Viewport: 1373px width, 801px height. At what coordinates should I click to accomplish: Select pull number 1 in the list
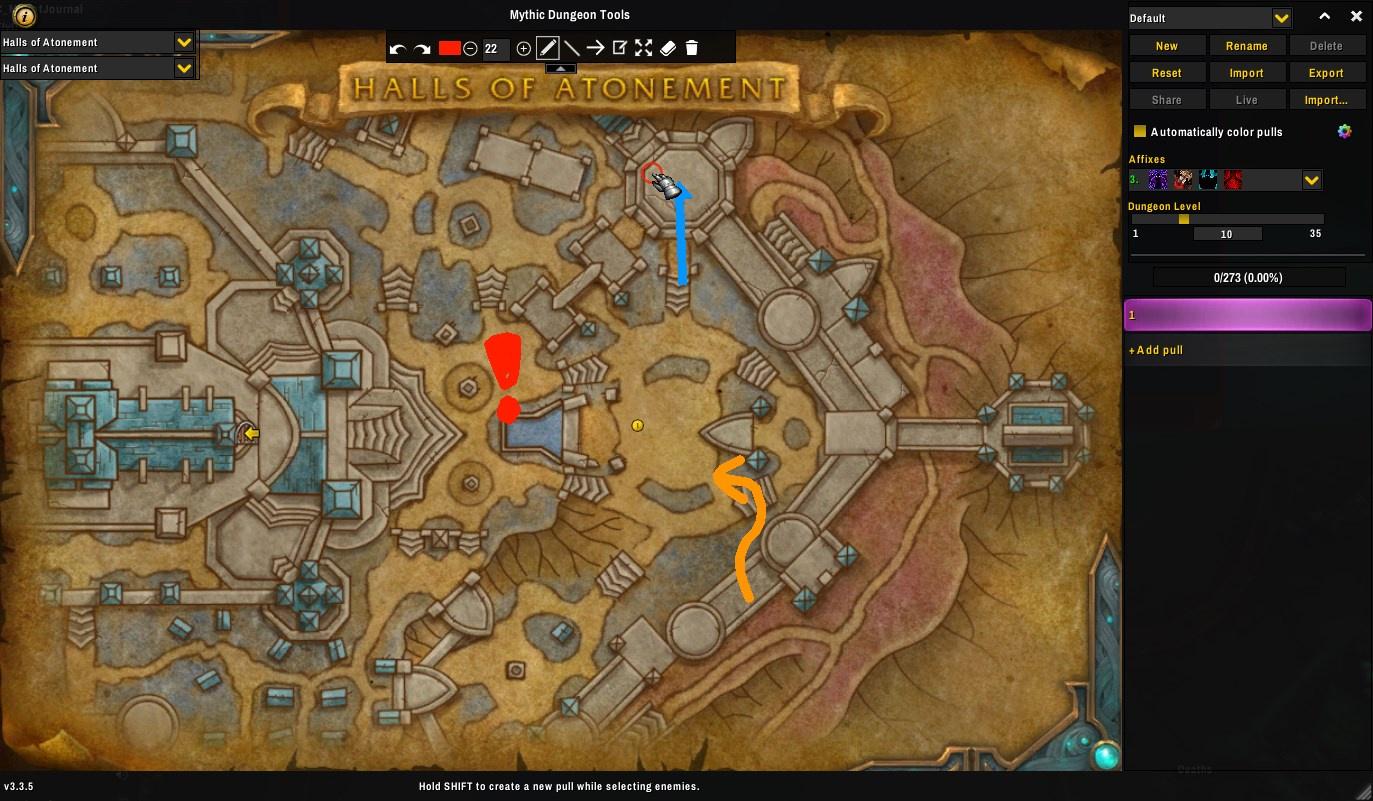click(x=1247, y=315)
